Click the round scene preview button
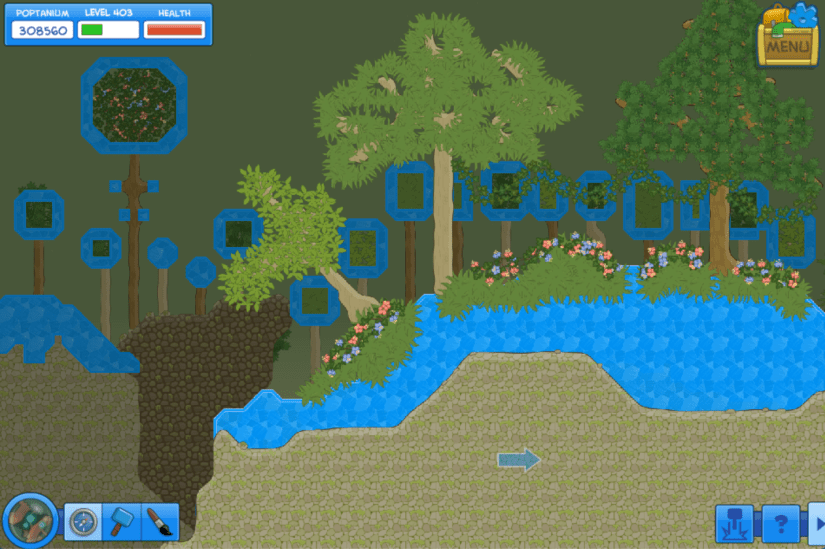825x549 pixels. 30,521
